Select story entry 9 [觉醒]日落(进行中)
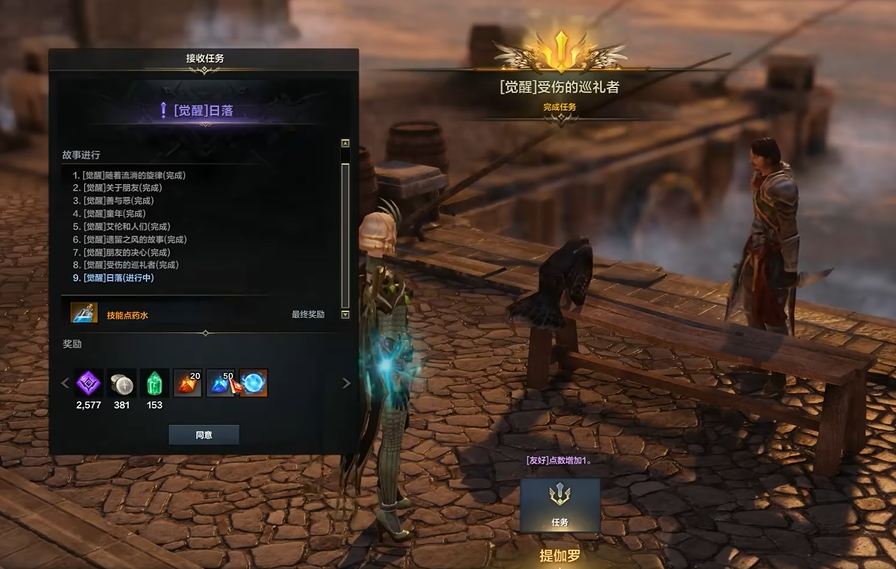 (x=118, y=278)
